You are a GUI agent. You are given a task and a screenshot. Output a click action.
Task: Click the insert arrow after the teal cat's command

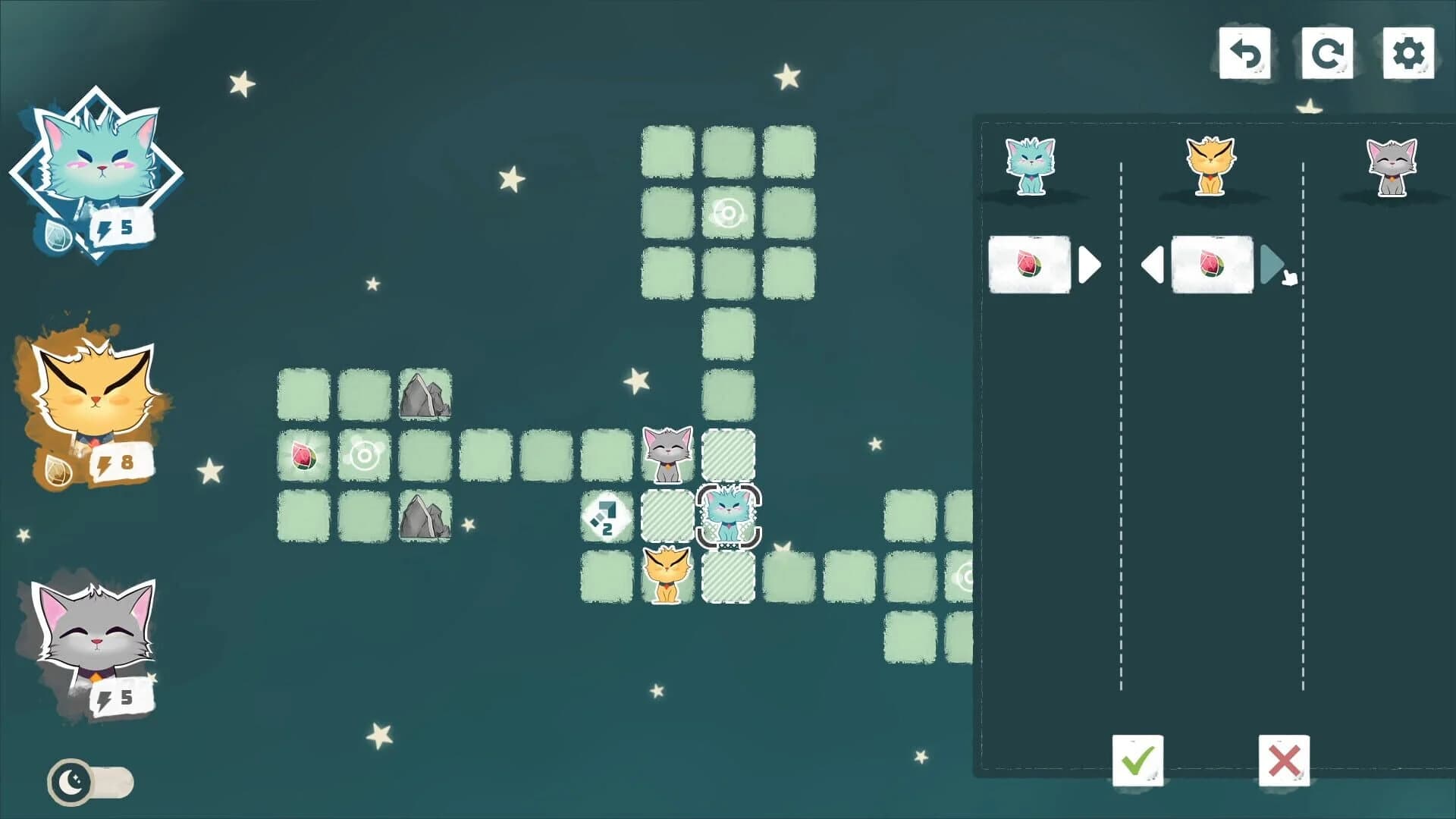tap(1087, 264)
